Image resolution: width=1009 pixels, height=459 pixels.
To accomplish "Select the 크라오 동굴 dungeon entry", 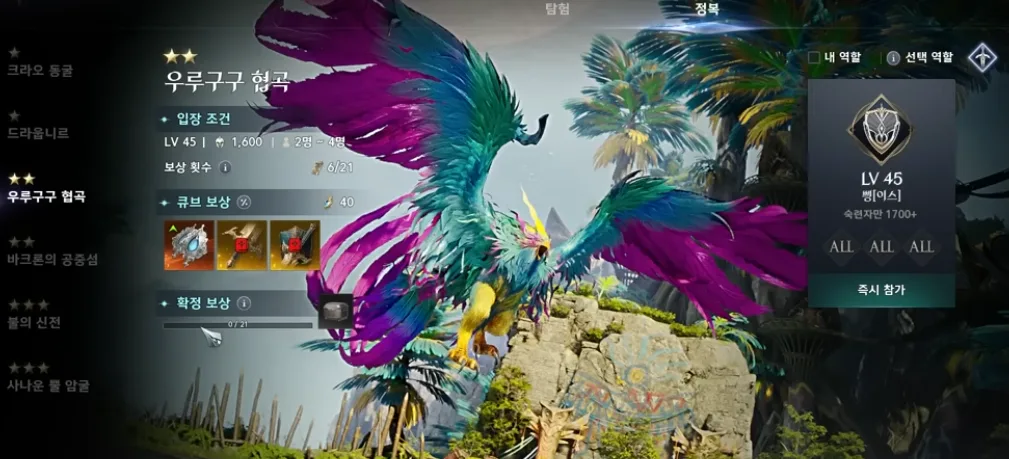I will click(40, 70).
